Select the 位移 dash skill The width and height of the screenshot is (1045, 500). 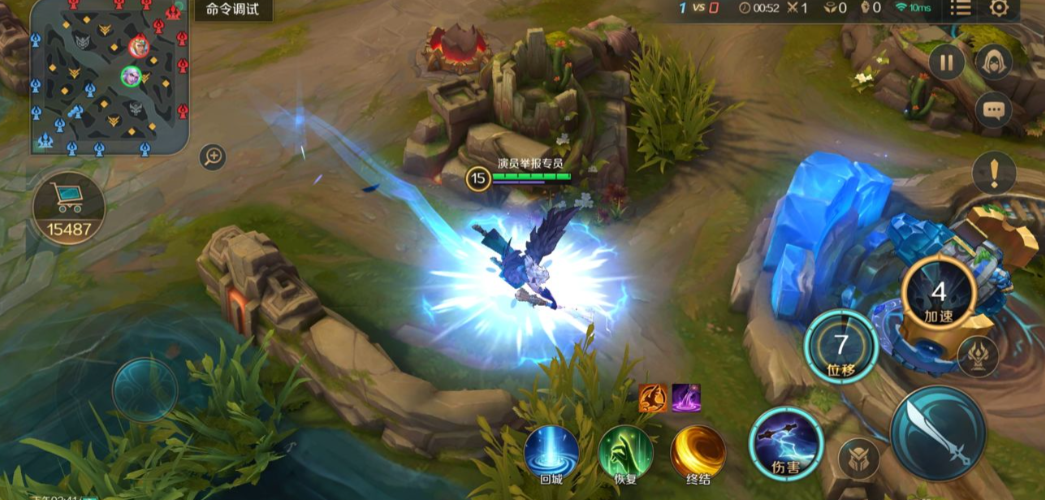[841, 346]
